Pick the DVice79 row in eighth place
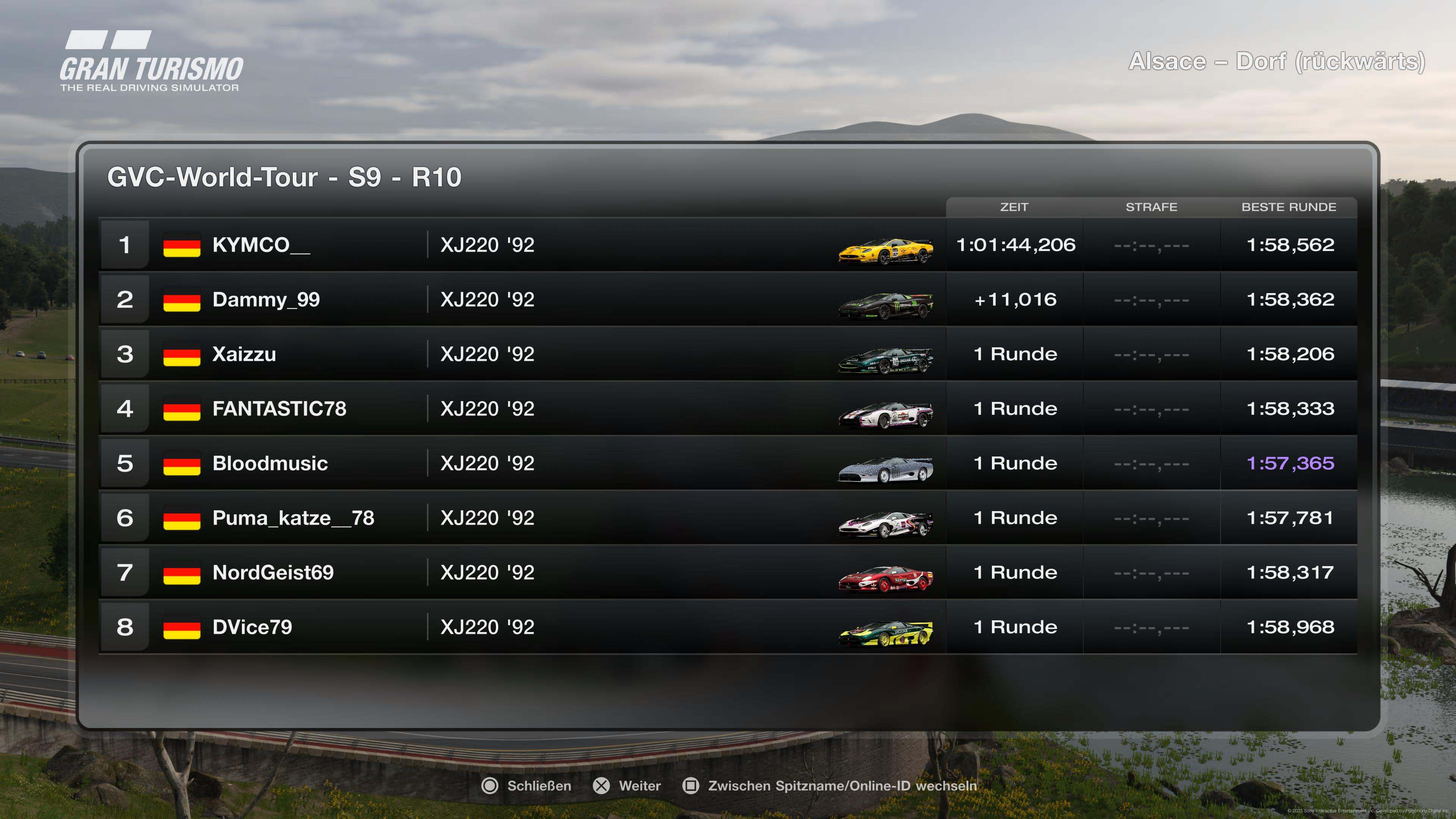1456x819 pixels. coord(252,628)
